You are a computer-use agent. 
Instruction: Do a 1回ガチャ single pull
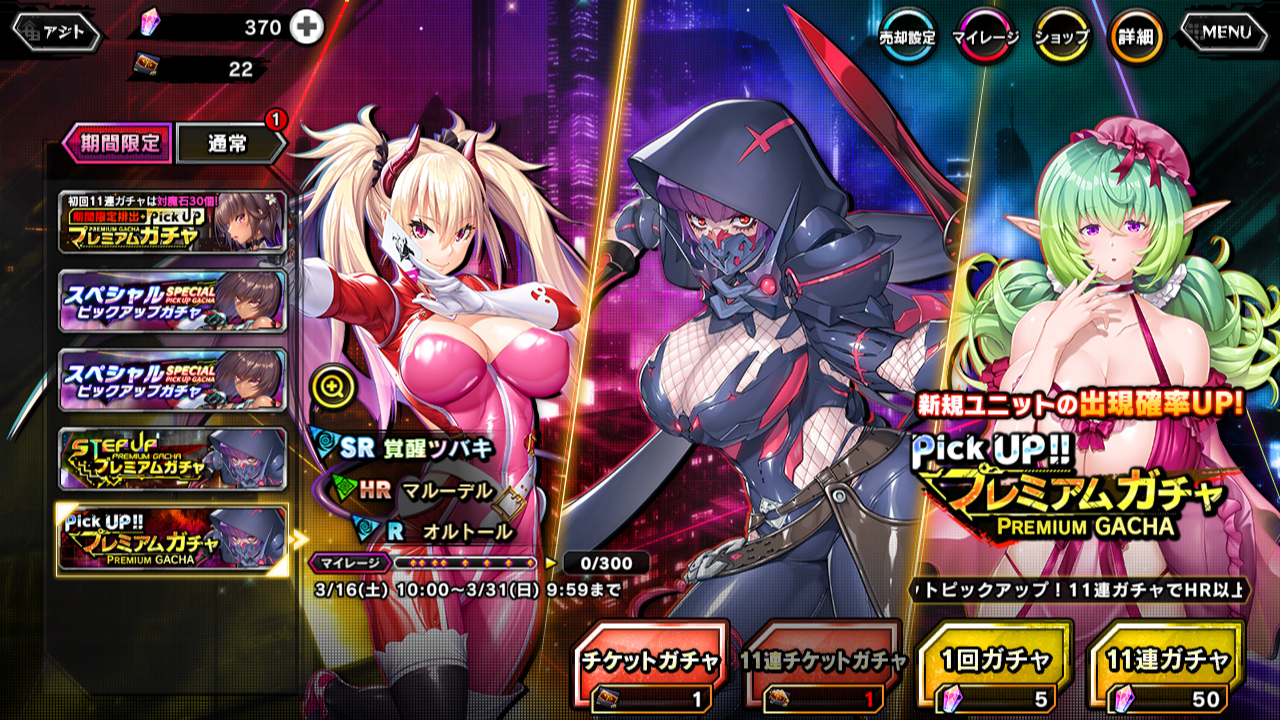coord(996,671)
